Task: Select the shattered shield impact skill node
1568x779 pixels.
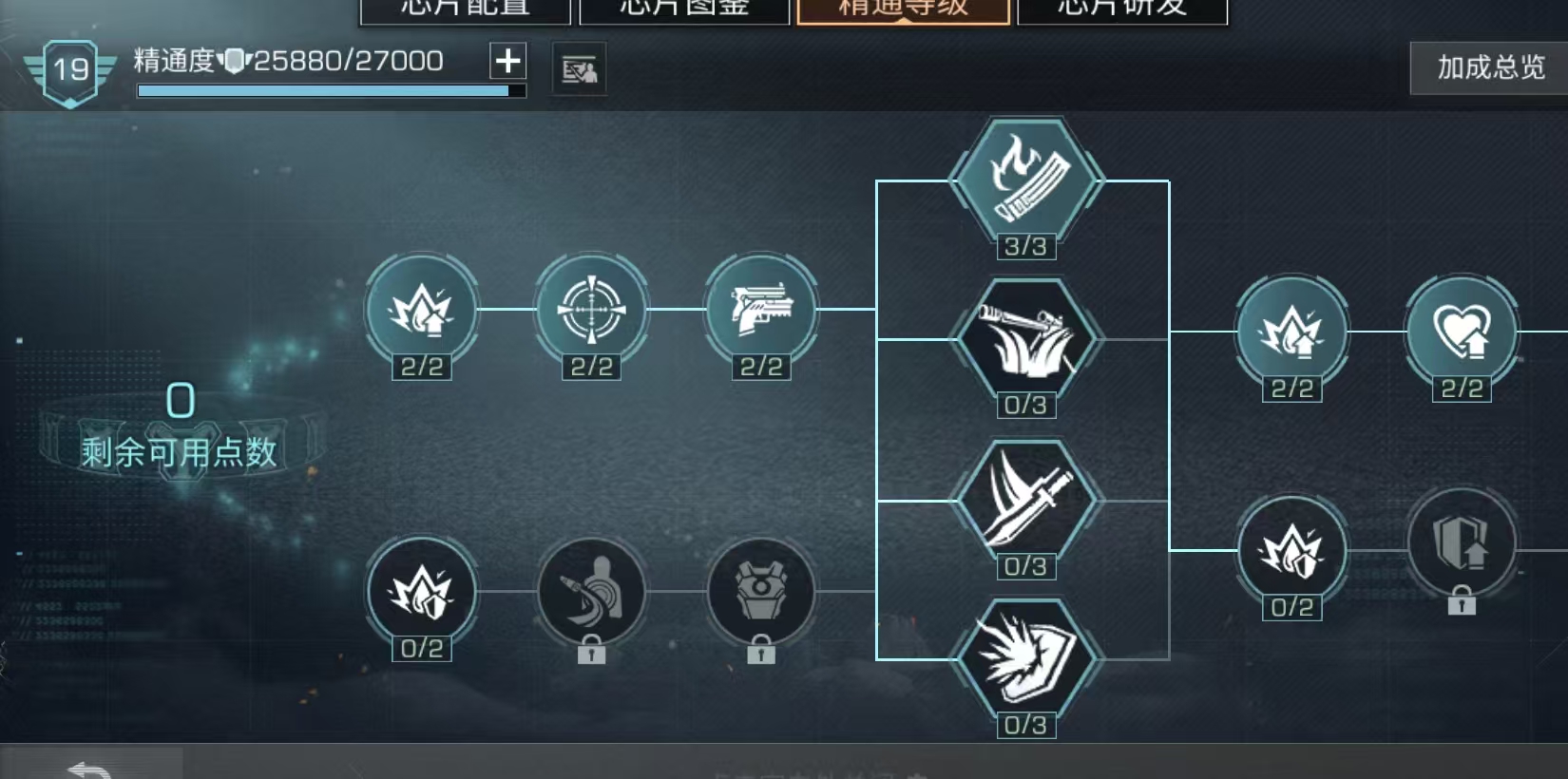Action: click(x=1025, y=658)
